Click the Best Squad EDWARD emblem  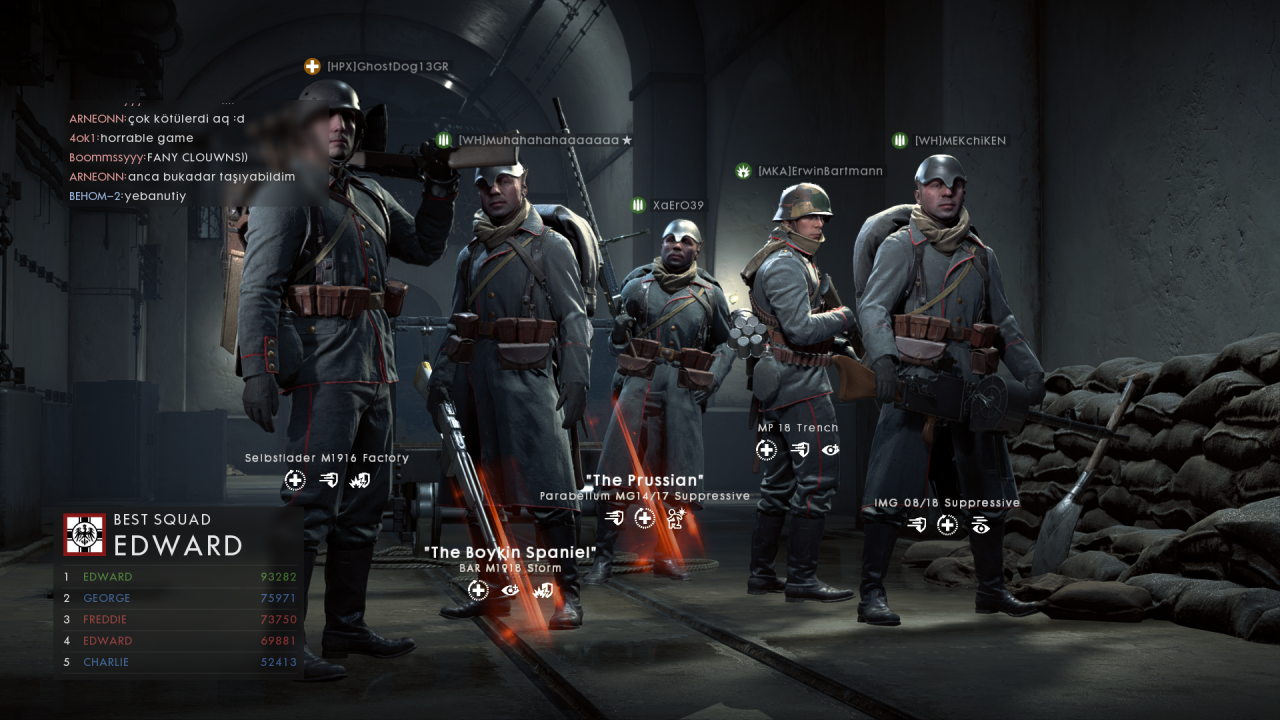click(x=84, y=534)
